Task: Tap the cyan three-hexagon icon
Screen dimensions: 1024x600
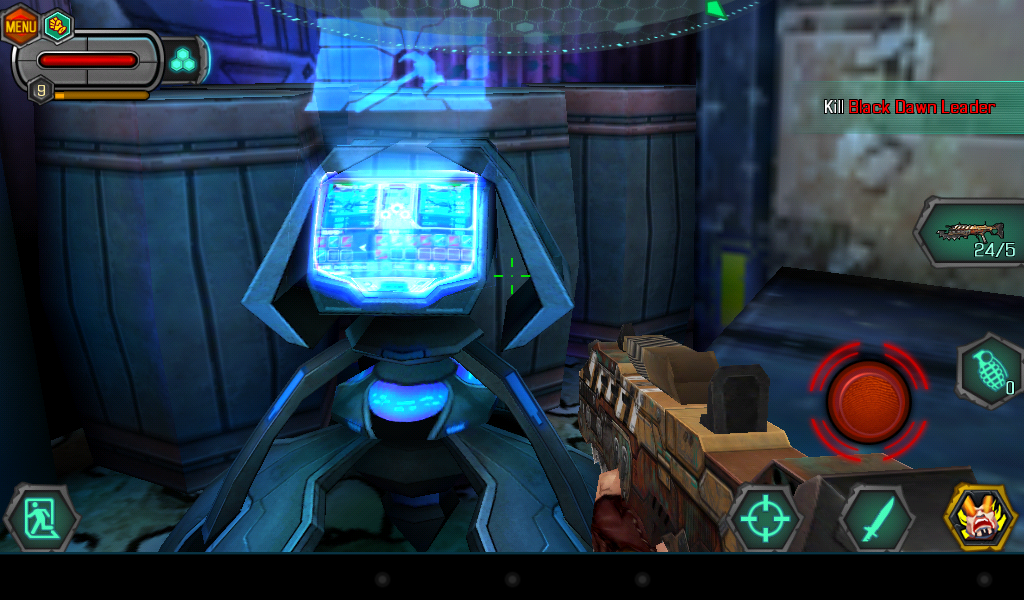Action: (x=182, y=61)
